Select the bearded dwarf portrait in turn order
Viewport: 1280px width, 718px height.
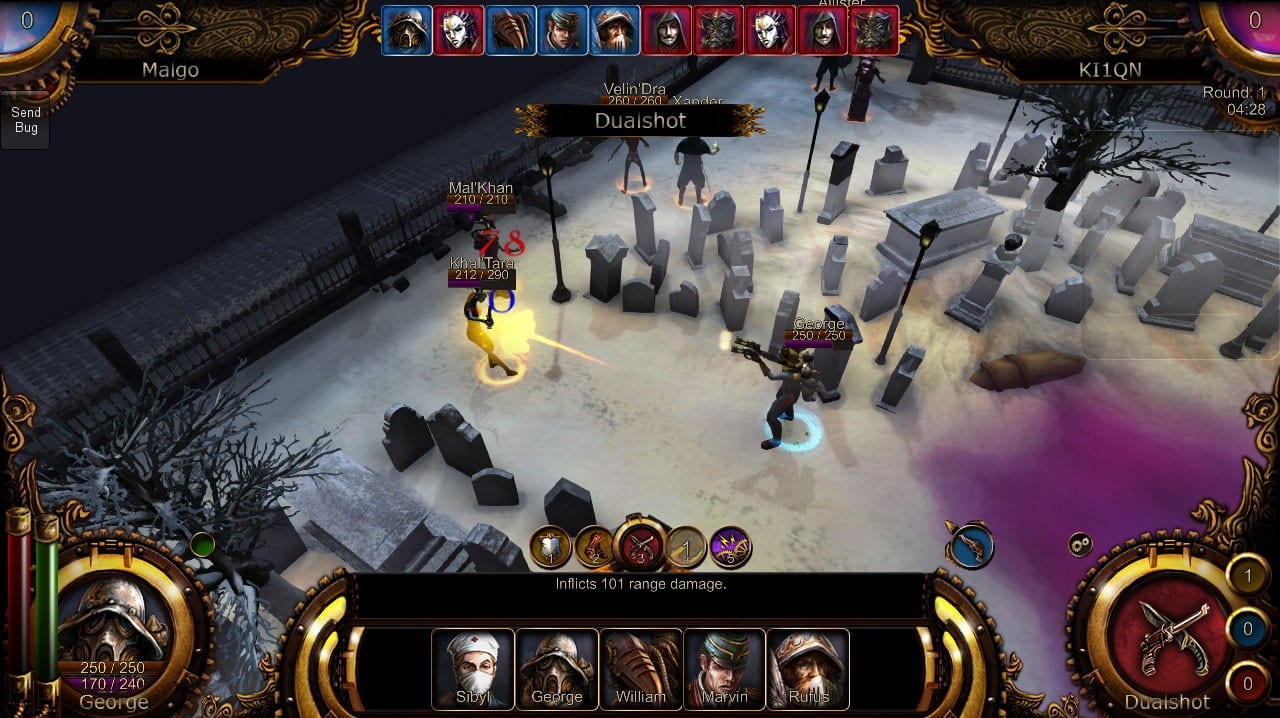614,30
